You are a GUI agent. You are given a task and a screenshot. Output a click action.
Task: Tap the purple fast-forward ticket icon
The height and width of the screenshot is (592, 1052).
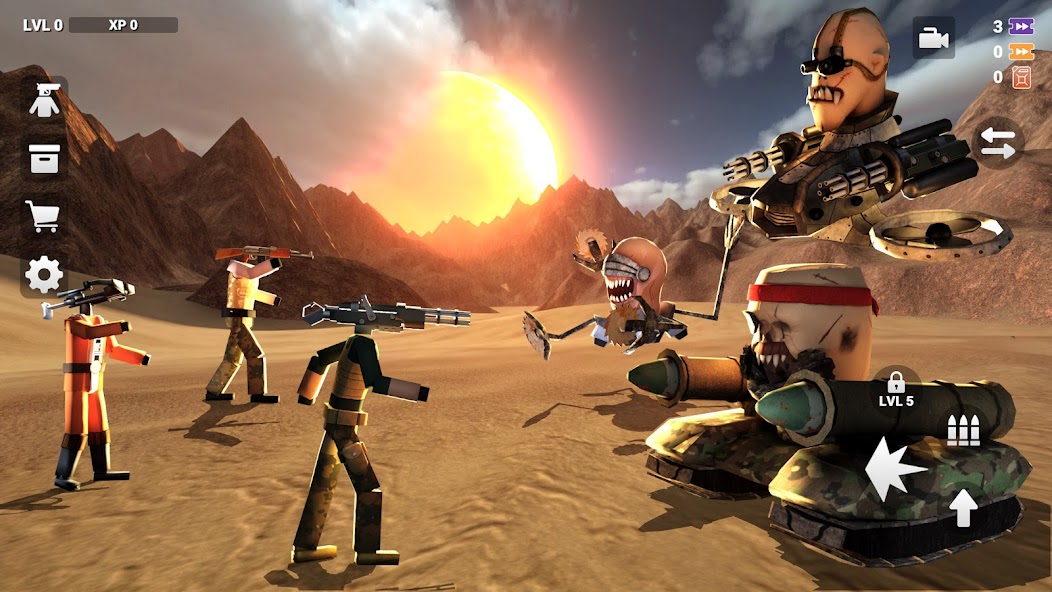tap(1021, 27)
